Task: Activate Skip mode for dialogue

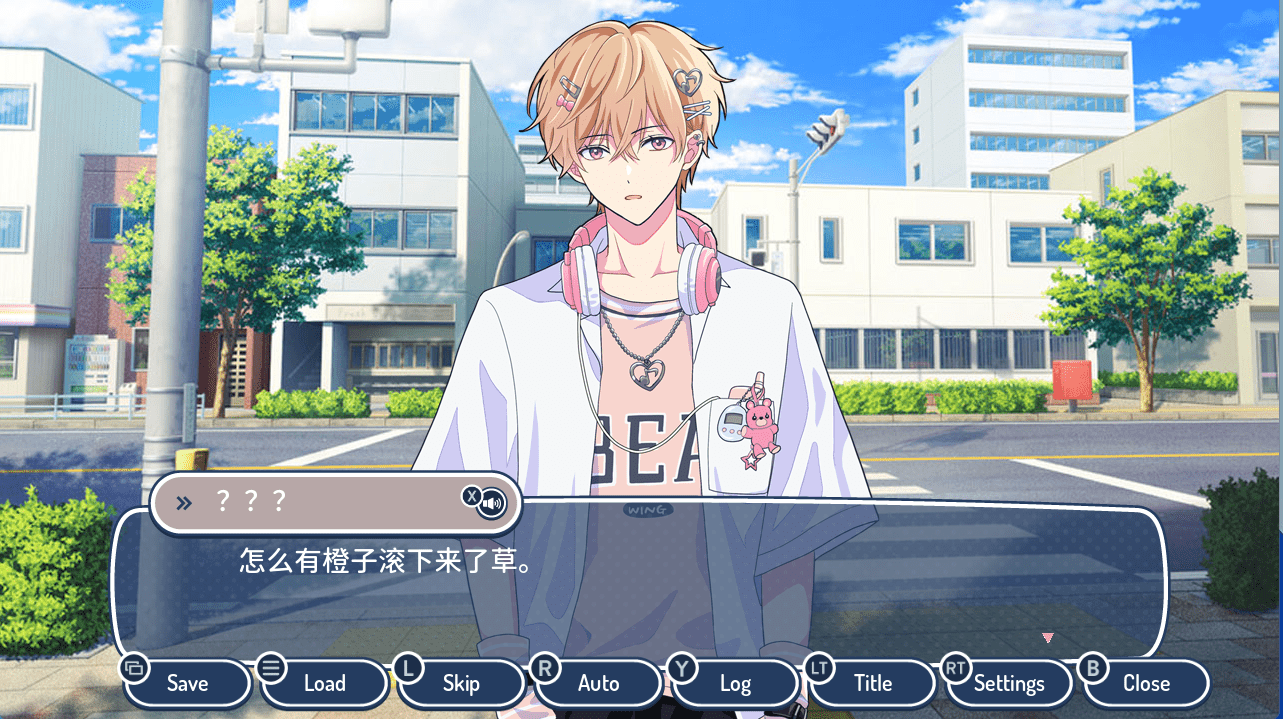Action: click(461, 684)
